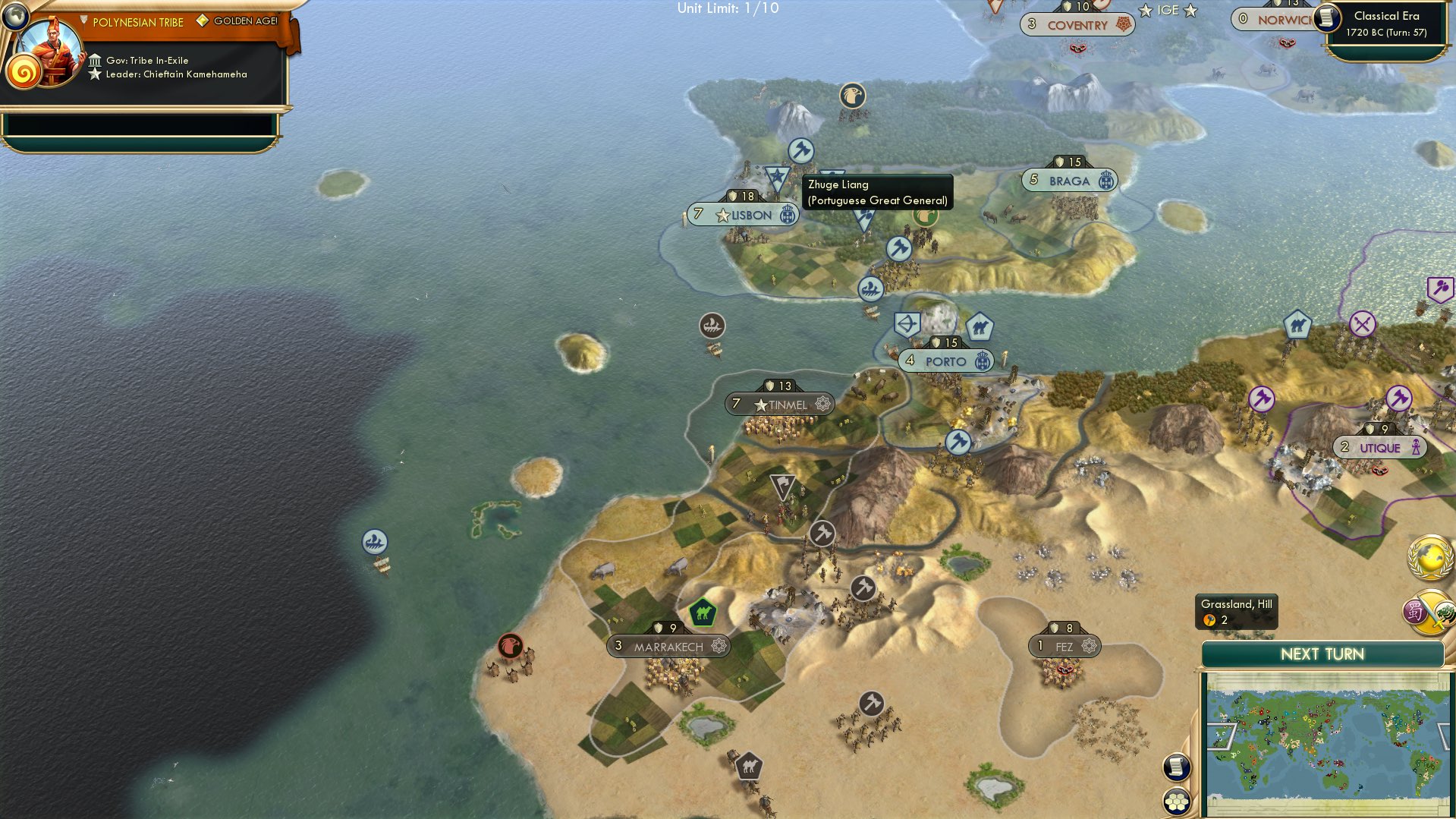Select the trireme unit south of Lisbon

[871, 288]
